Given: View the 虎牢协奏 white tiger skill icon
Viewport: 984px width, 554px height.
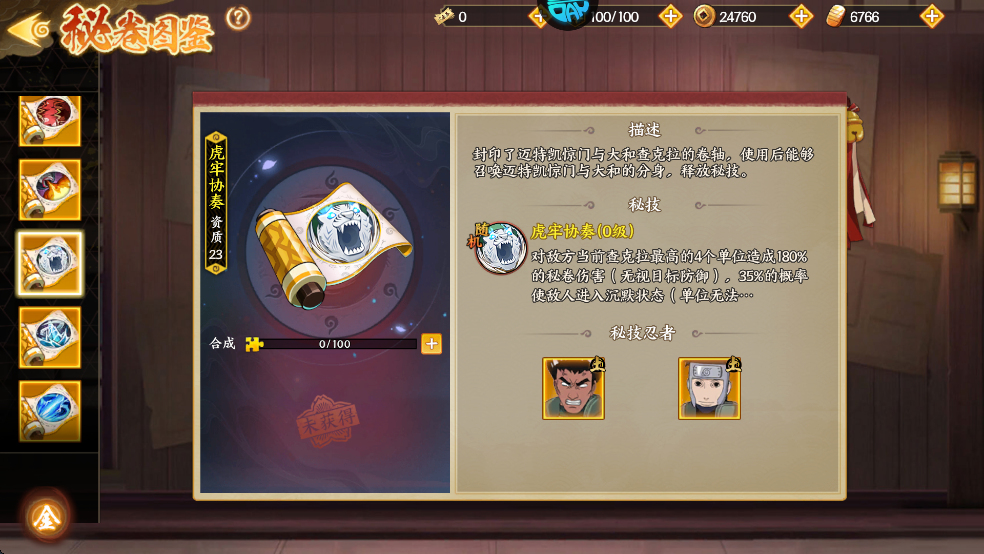Looking at the screenshot, I should (x=501, y=248).
